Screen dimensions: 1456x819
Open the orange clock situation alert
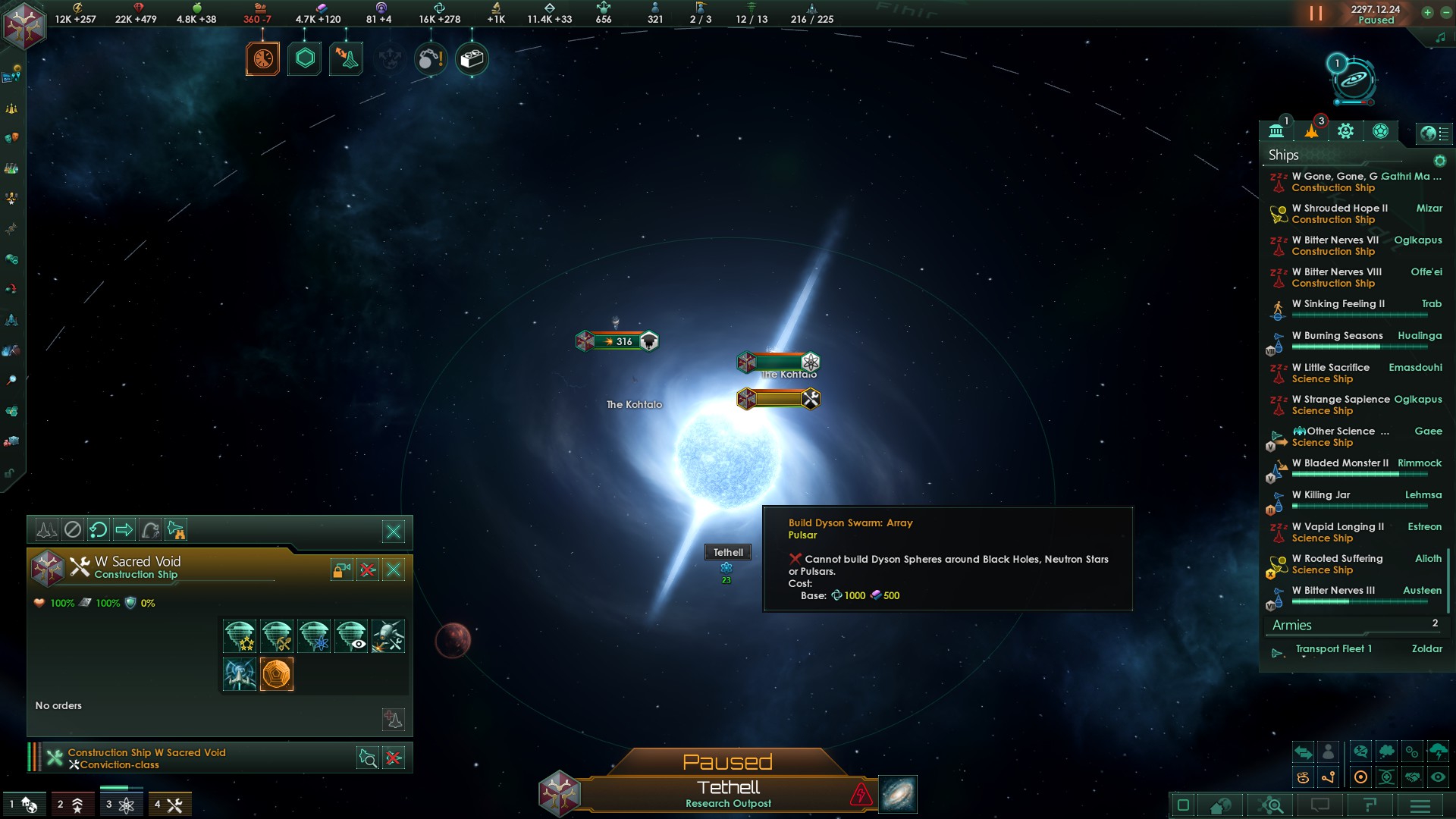262,58
